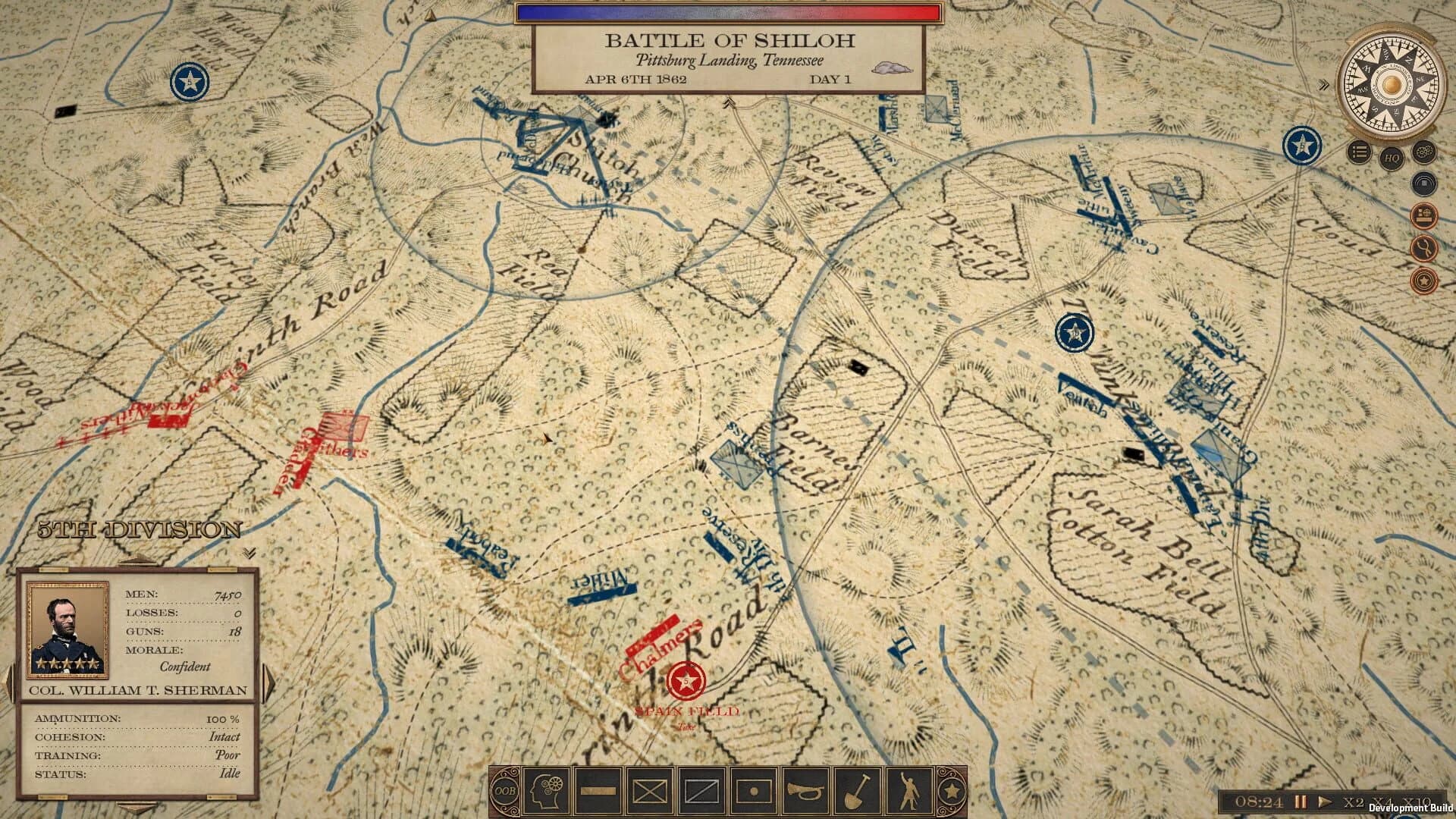
Task: Click the gear settings icon near the compass
Action: coord(1423,153)
